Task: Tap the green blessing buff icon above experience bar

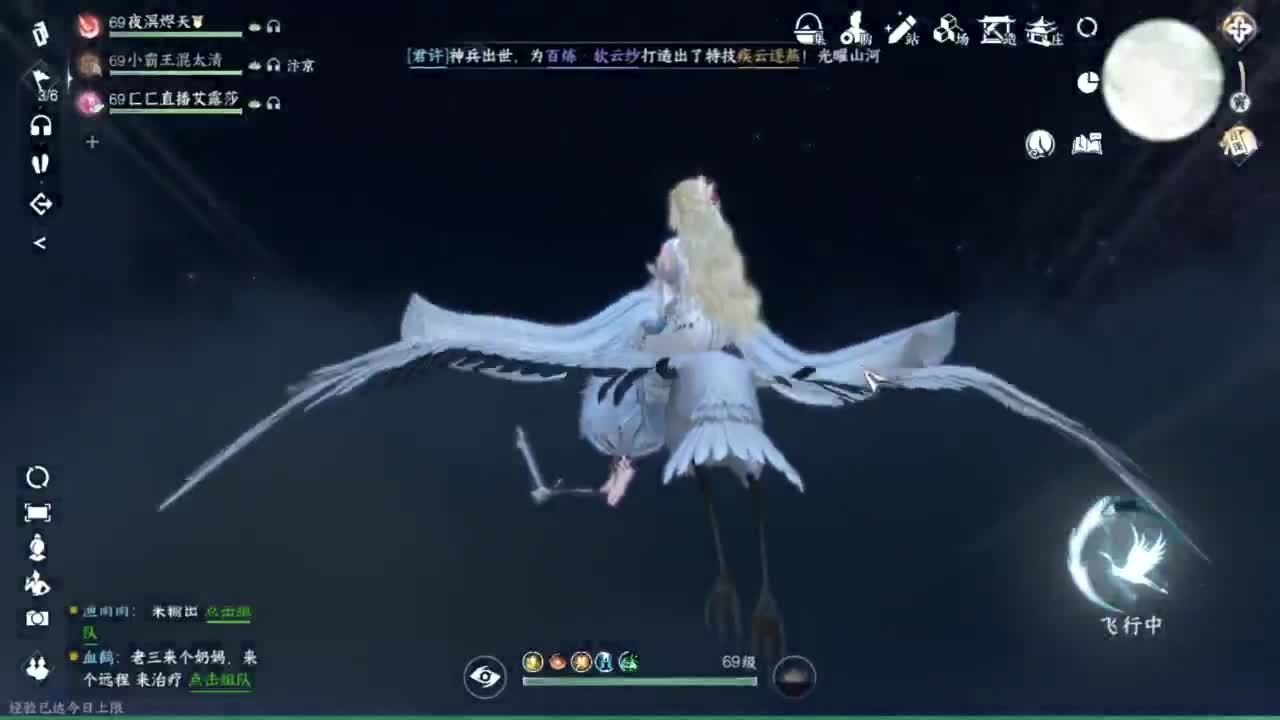Action: pos(628,660)
